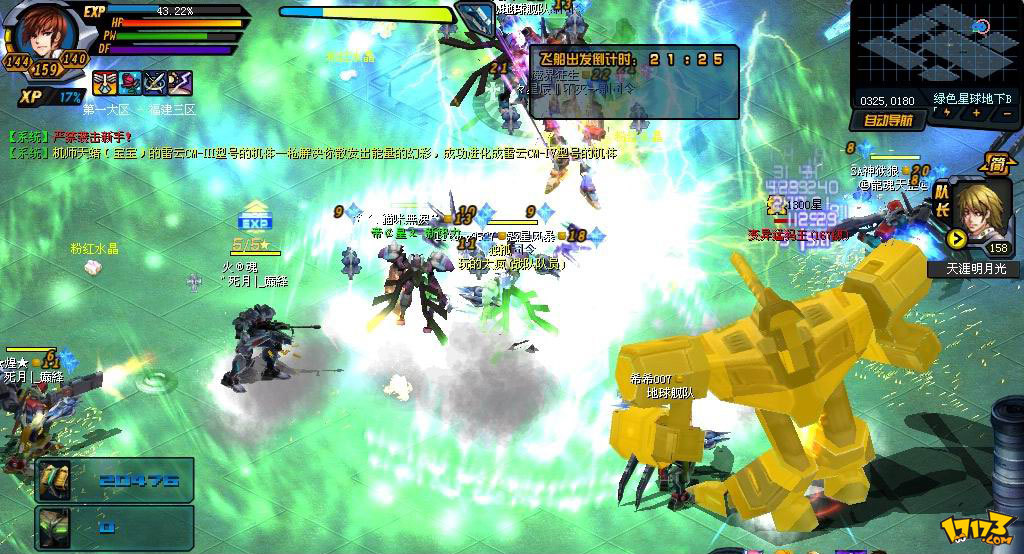Select the winged emblem buff icon
Screen dimensions: 1024x554
(x=104, y=83)
